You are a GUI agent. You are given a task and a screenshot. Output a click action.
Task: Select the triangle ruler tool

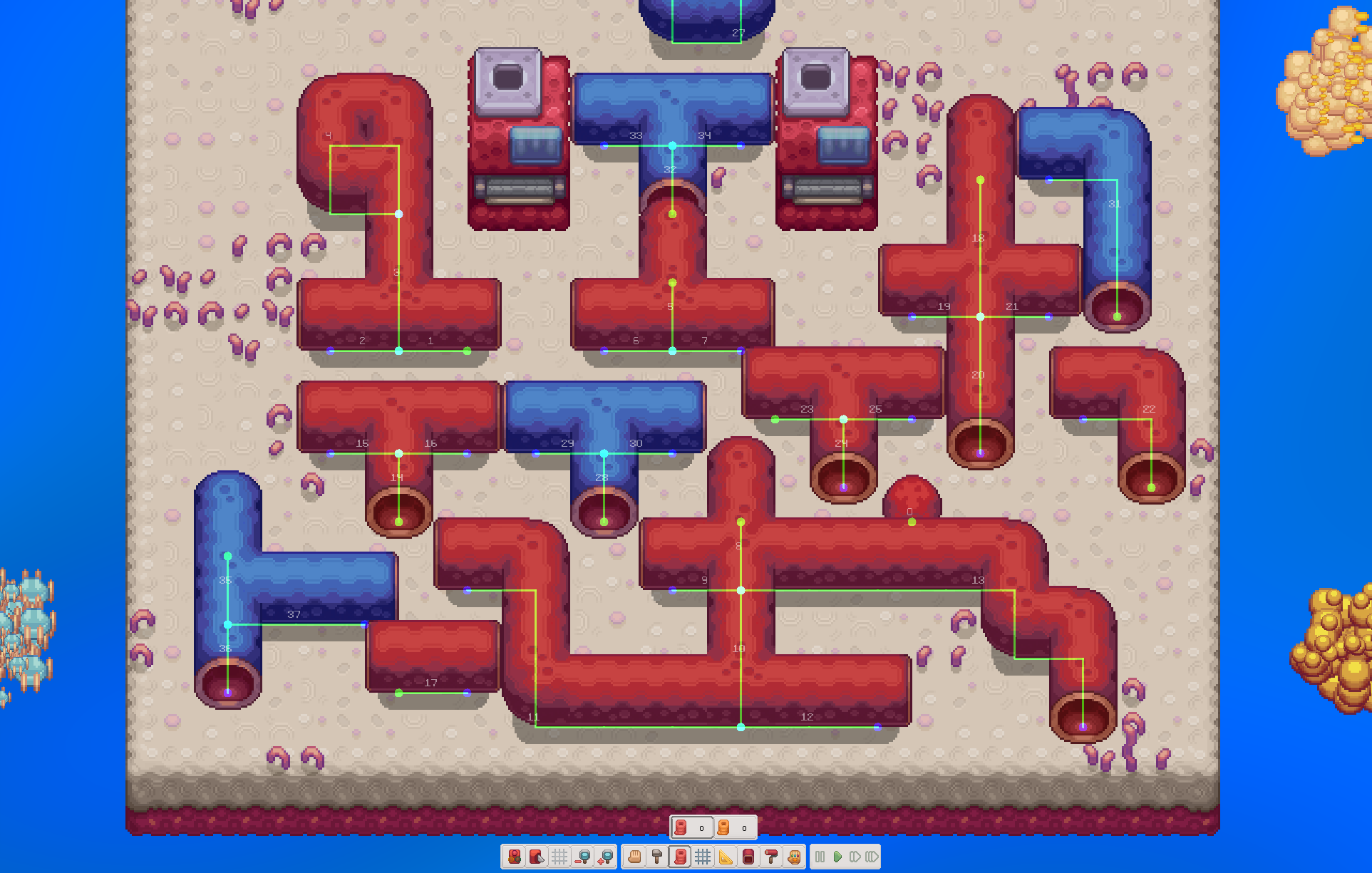[x=727, y=857]
